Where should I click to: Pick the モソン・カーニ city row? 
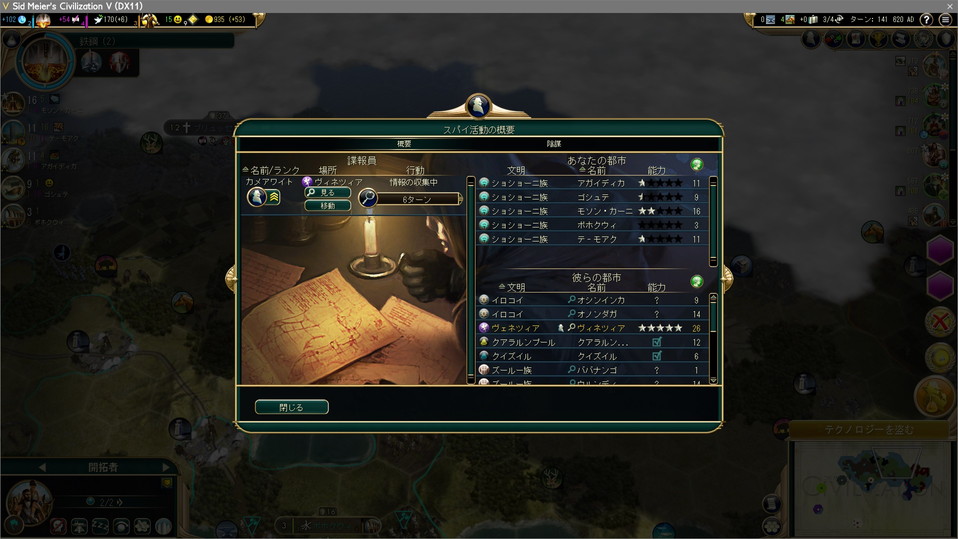592,211
